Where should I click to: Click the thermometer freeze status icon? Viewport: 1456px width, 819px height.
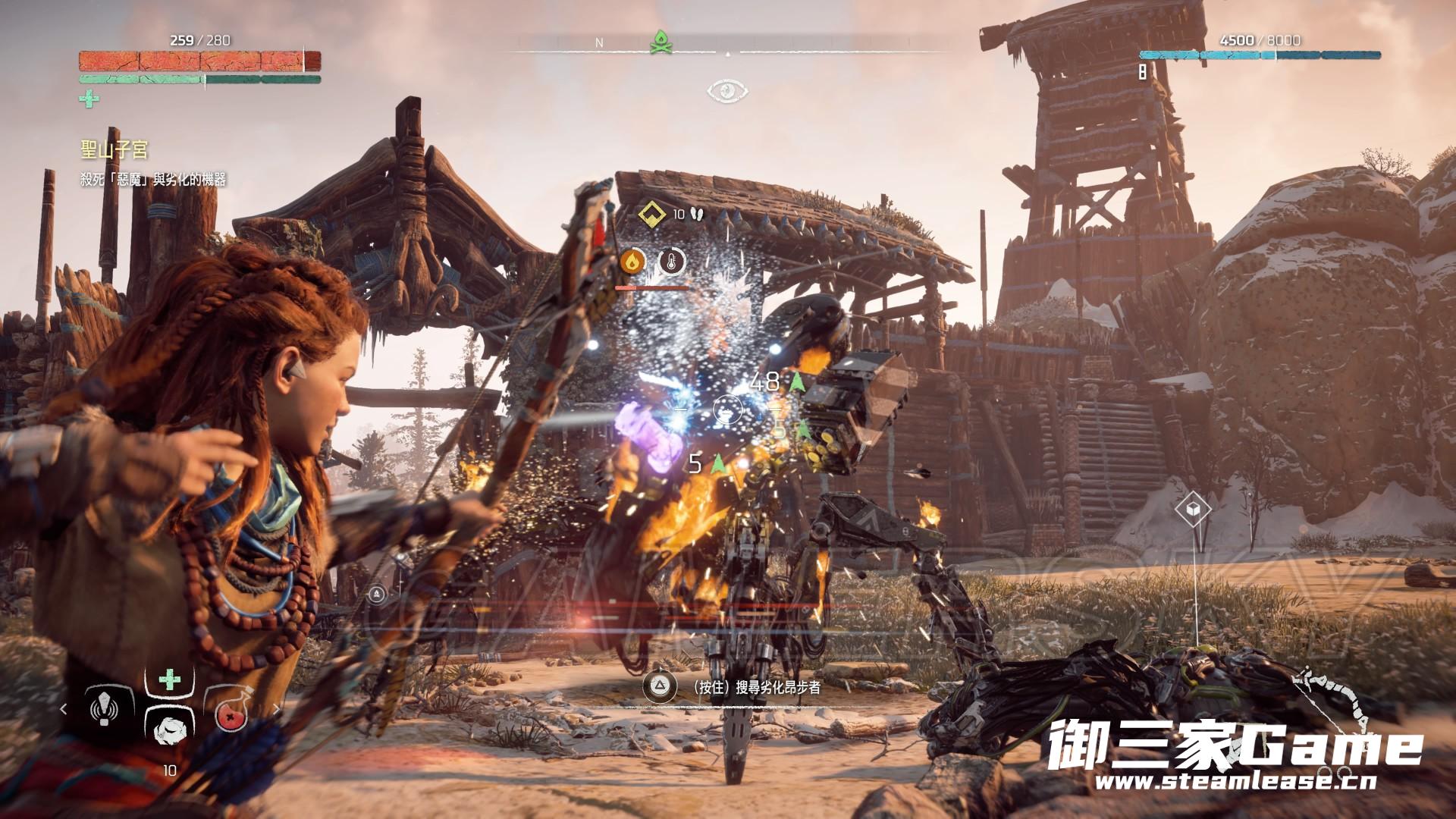(x=671, y=262)
